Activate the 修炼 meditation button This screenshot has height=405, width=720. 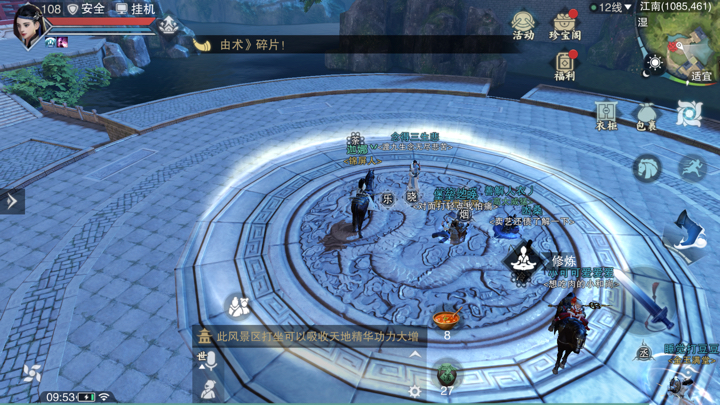[x=523, y=262]
